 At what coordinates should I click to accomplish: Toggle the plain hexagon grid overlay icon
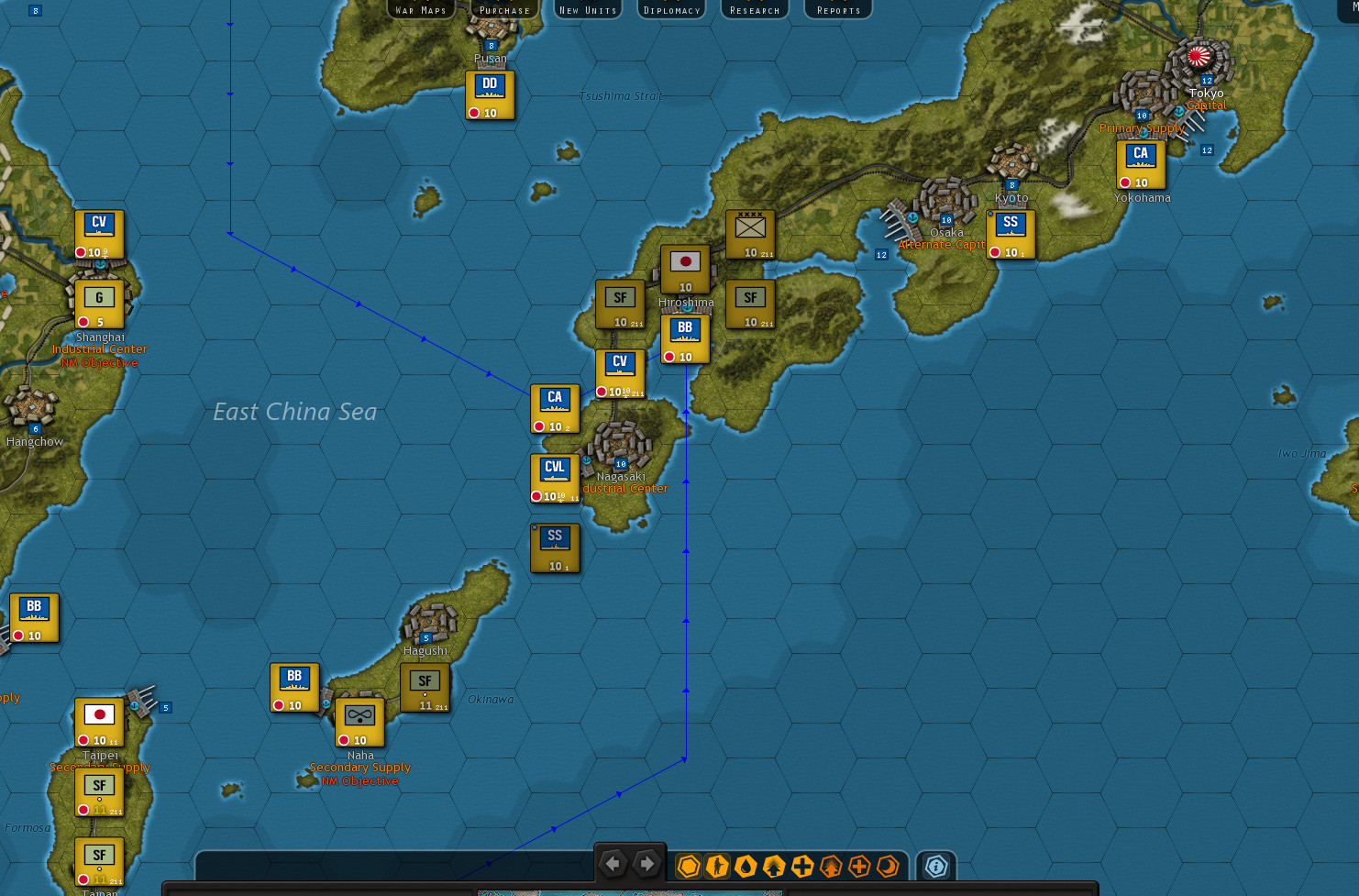[x=688, y=866]
